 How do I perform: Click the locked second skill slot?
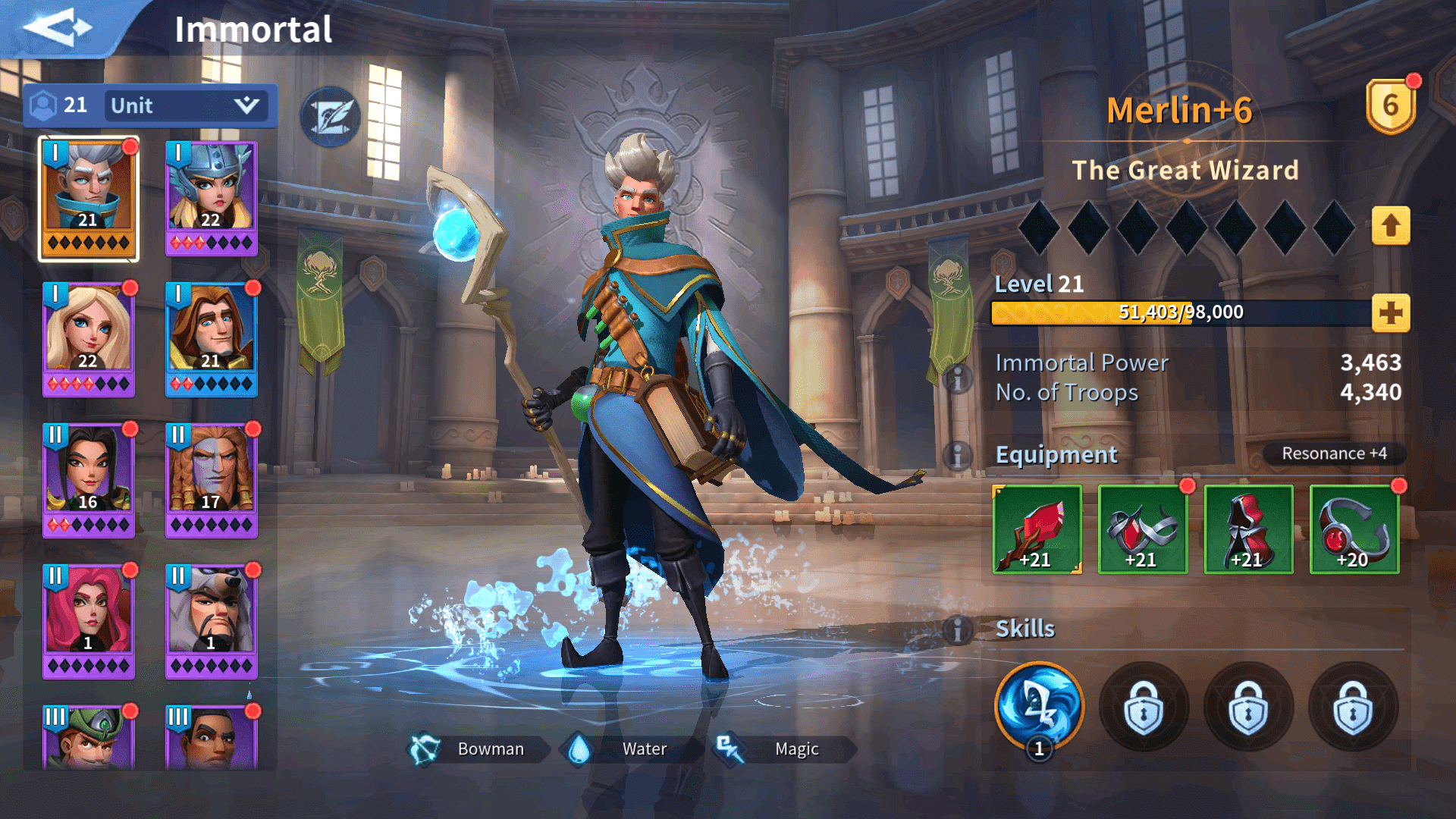click(1144, 707)
